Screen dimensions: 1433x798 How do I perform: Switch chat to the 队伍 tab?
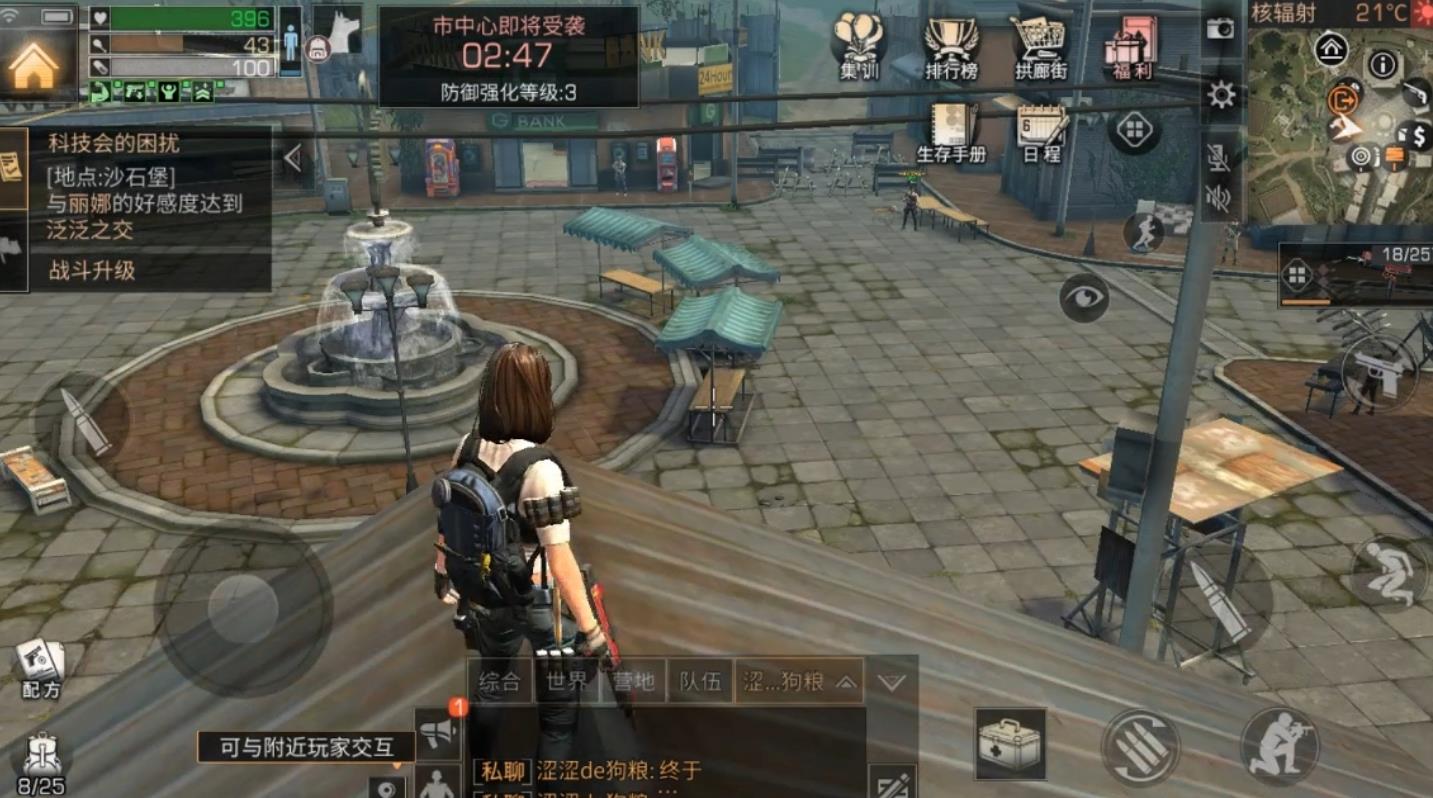coord(701,682)
